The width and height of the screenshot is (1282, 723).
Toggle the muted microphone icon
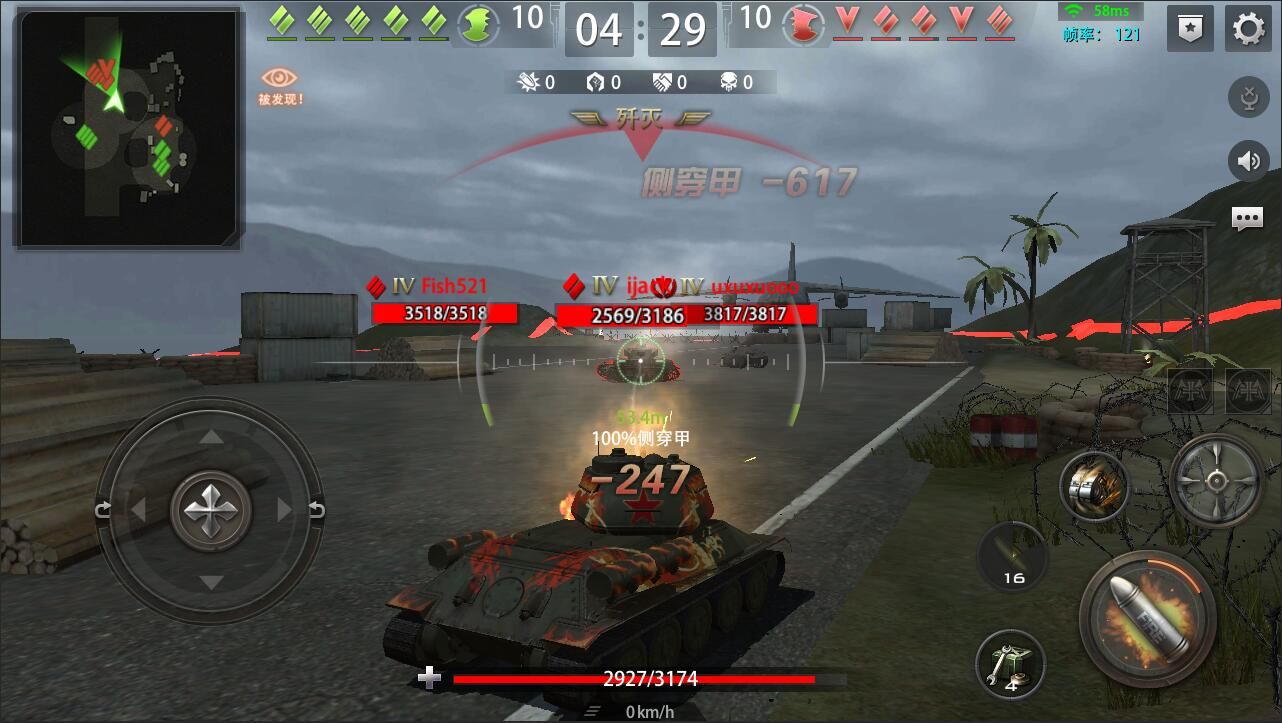coord(1248,99)
